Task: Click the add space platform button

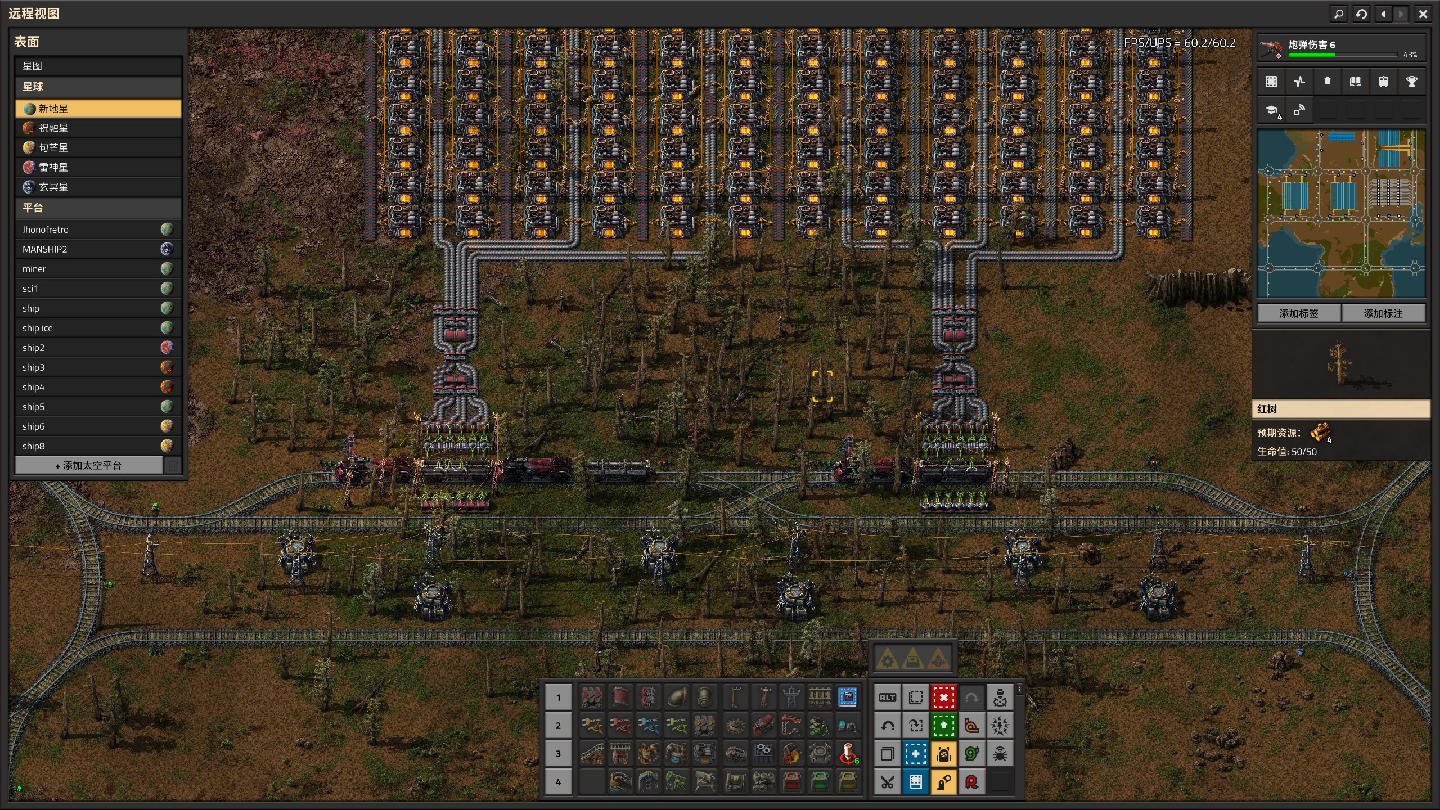Action: point(88,466)
